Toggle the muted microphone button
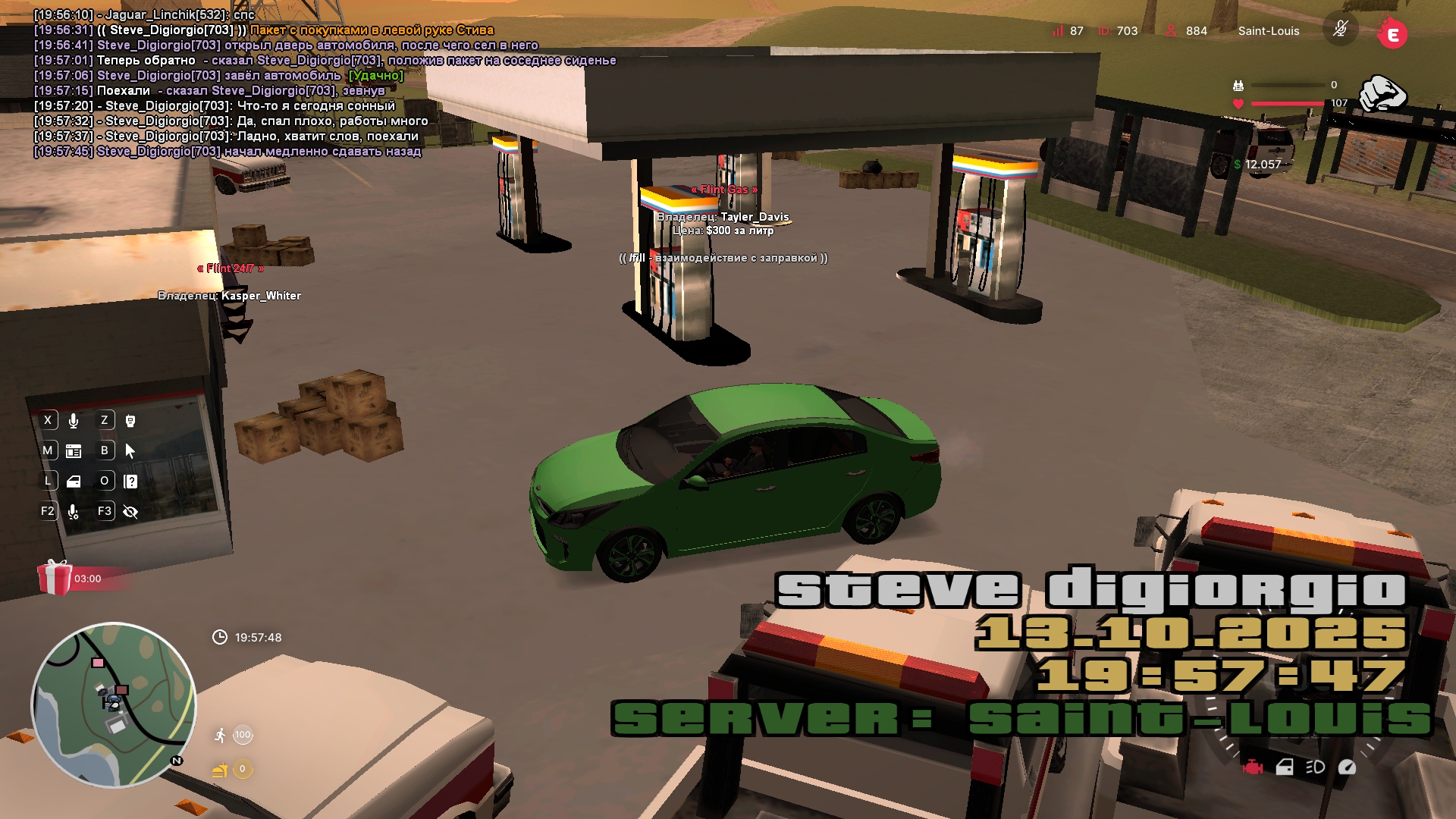Viewport: 1456px width, 819px height. 1340,30
